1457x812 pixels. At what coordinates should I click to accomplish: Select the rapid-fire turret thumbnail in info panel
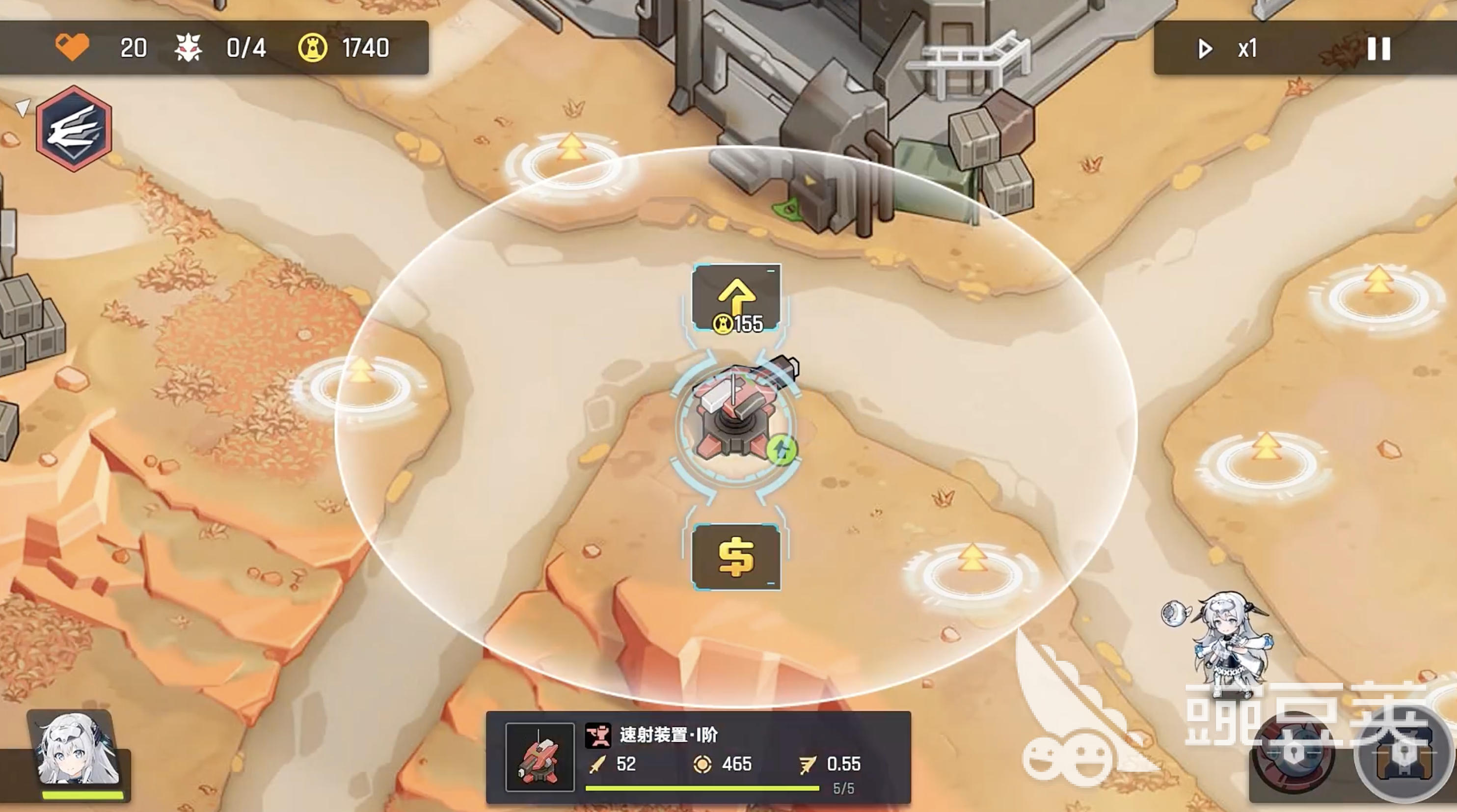tap(540, 757)
